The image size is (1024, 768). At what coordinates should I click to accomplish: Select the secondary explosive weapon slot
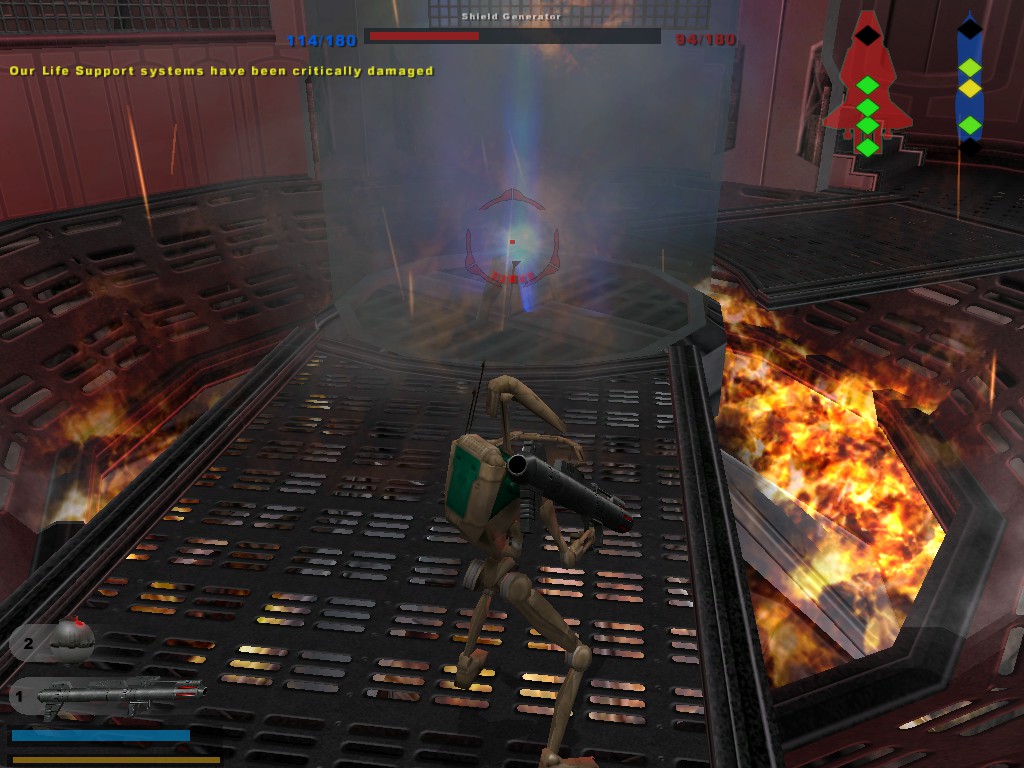[55, 641]
